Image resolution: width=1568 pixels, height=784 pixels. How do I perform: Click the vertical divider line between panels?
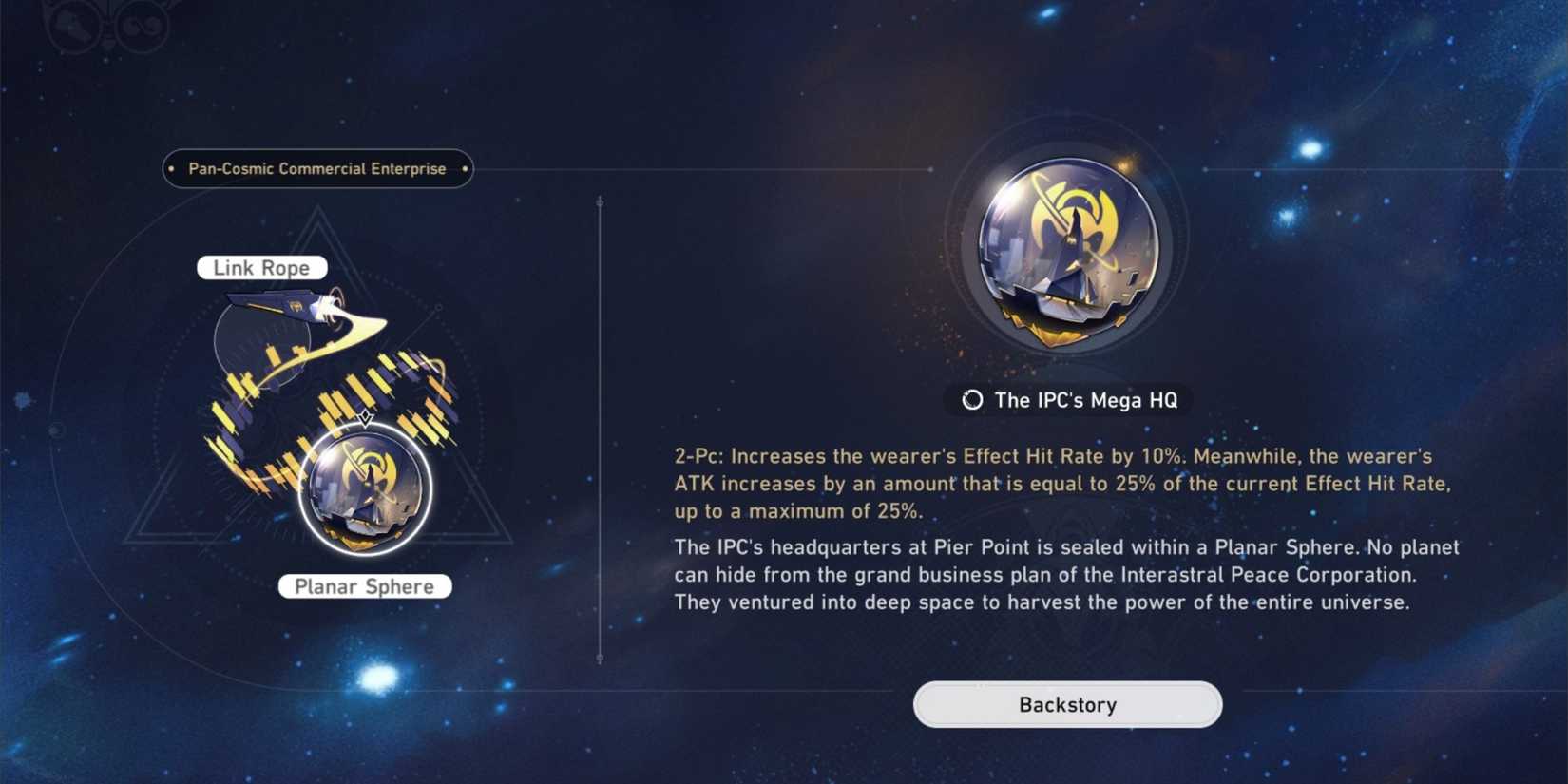[x=600, y=428]
